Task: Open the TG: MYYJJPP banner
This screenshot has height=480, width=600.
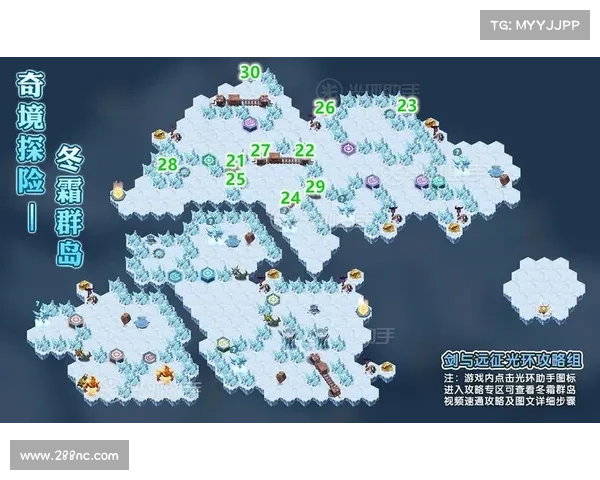Action: pyautogui.click(x=535, y=24)
